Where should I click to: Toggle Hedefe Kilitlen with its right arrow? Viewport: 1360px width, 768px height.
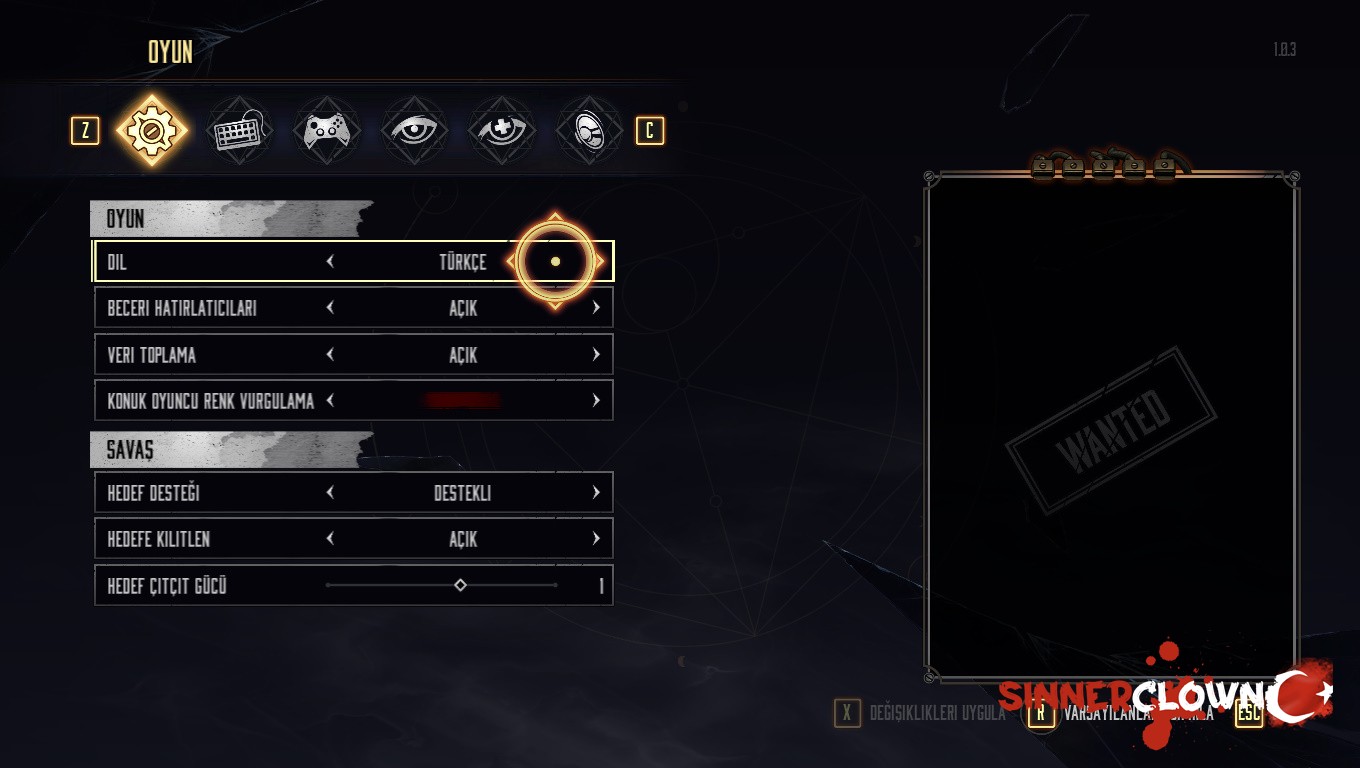pyautogui.click(x=596, y=539)
